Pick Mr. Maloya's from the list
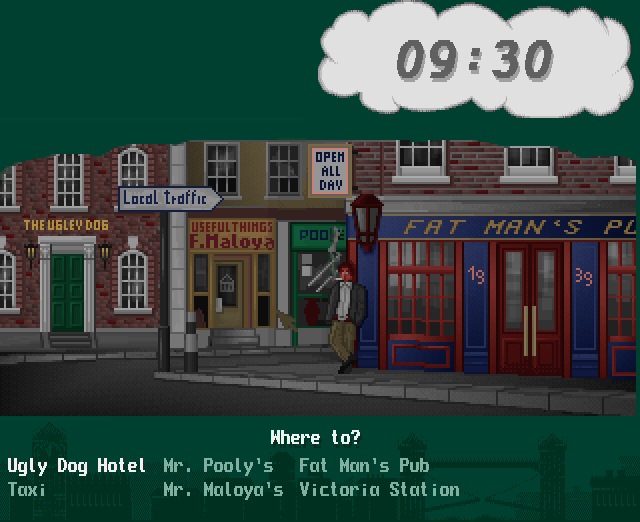 click(223, 491)
